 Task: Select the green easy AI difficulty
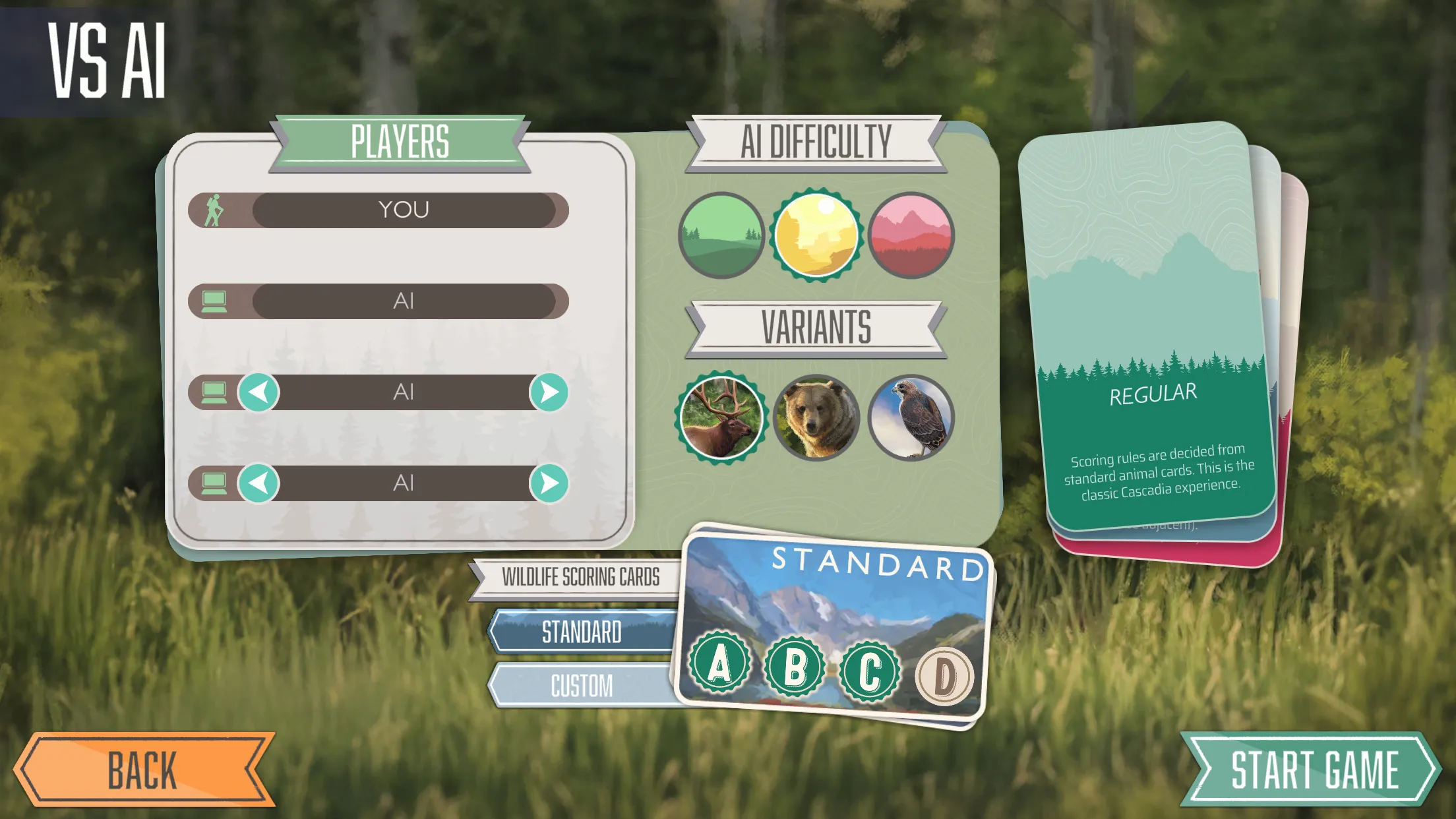tap(721, 236)
